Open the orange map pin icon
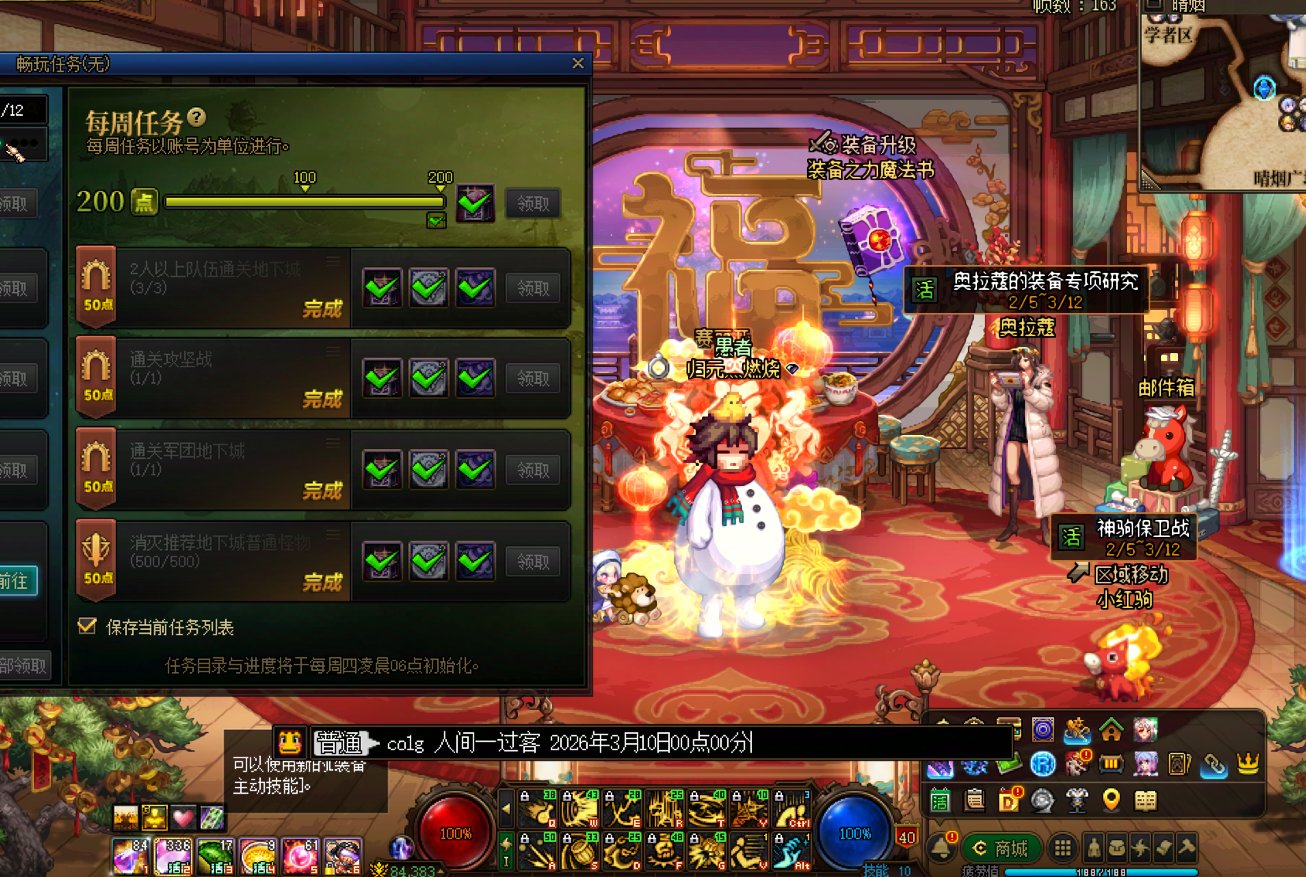 1111,800
